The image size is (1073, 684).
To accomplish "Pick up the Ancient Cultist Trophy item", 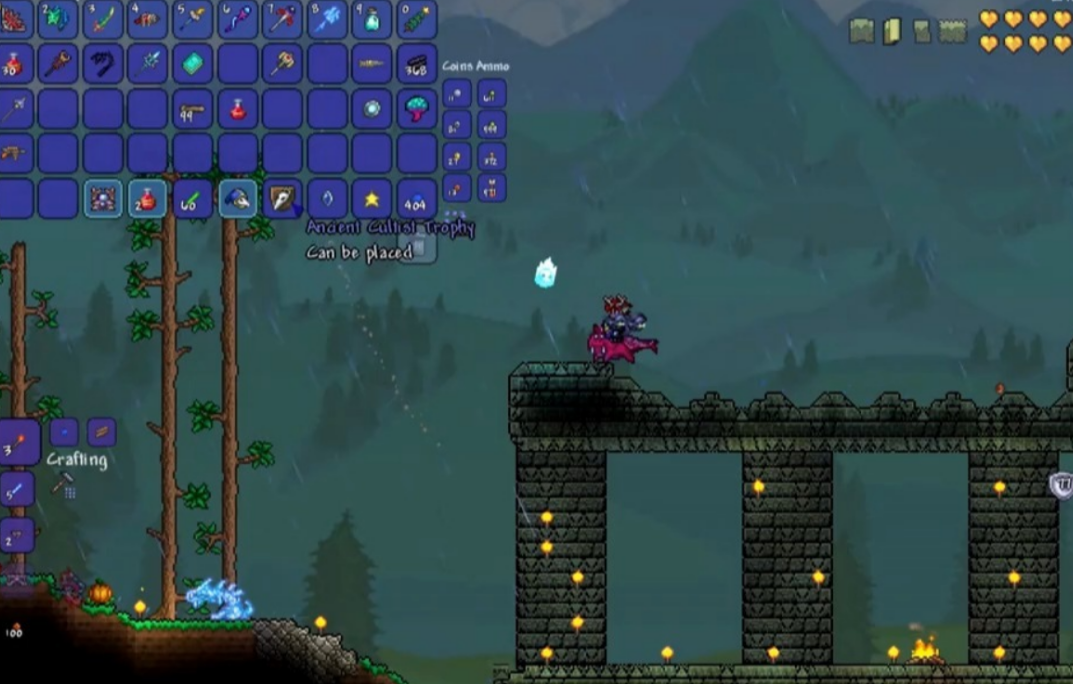I will (x=282, y=199).
